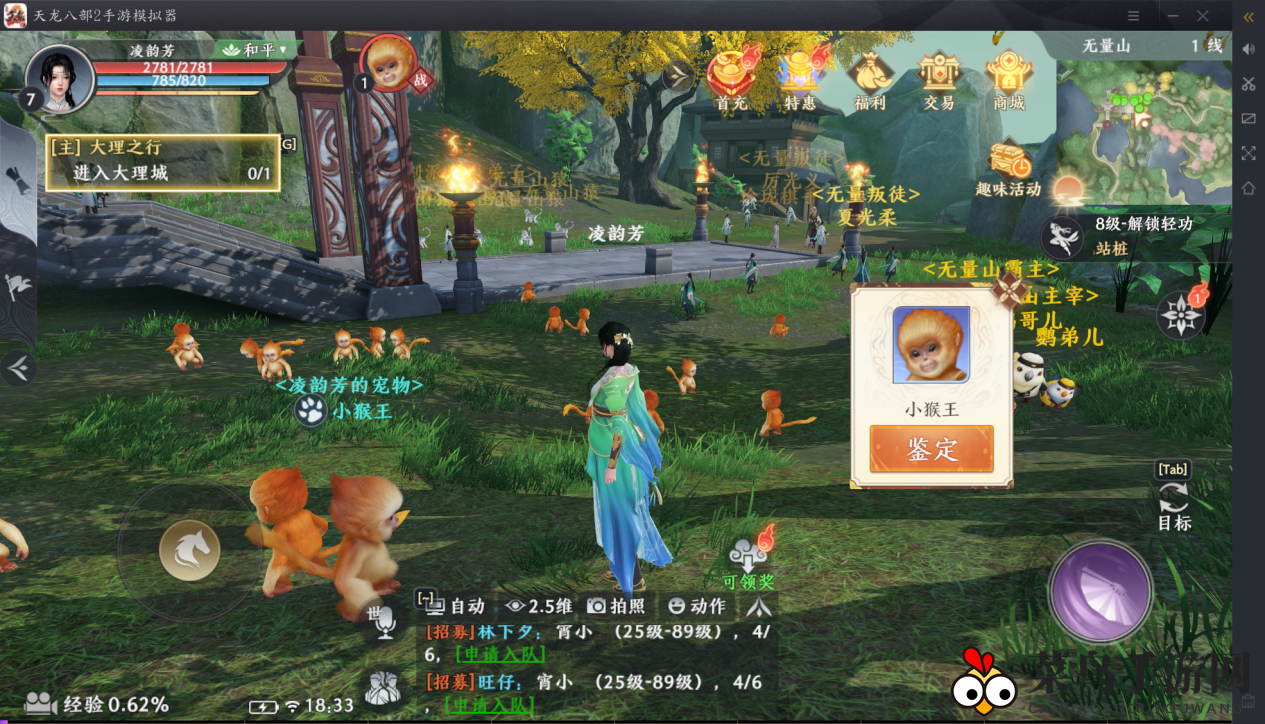
Task: Select the 大理之行 main quest tracker
Action: click(162, 161)
